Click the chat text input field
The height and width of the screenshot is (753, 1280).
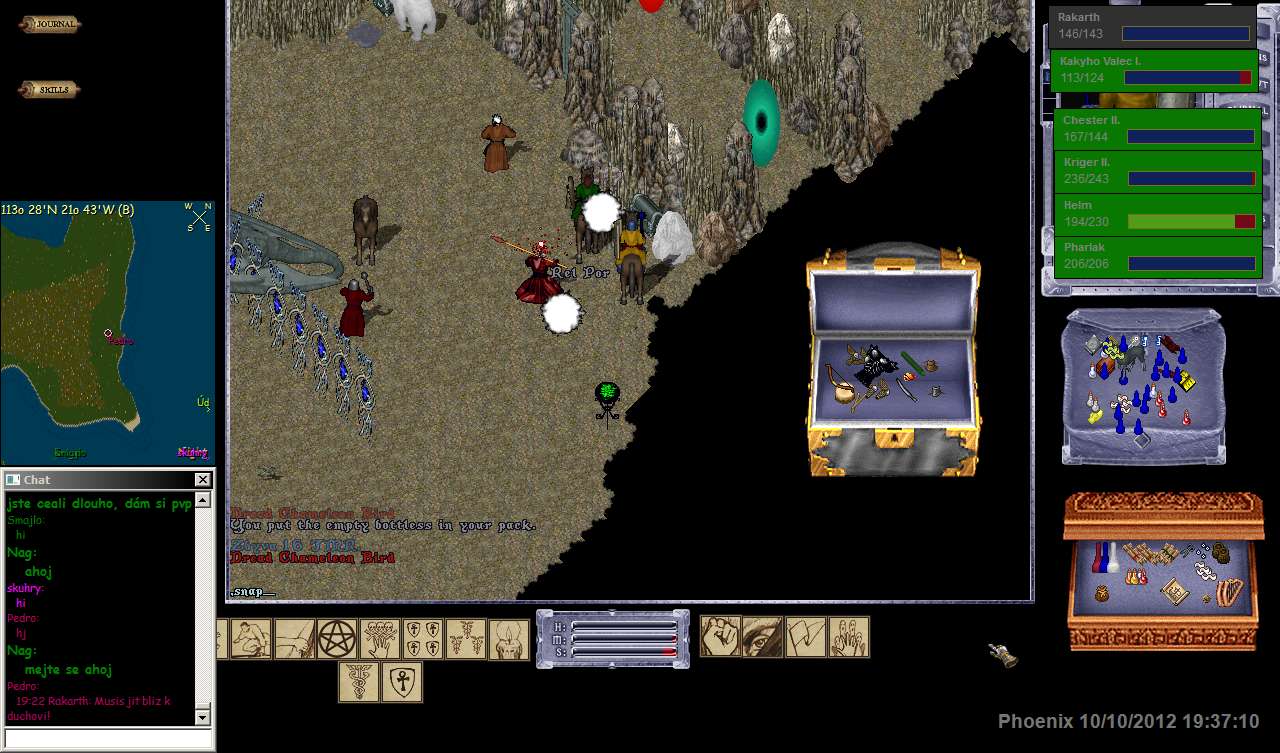click(x=108, y=738)
